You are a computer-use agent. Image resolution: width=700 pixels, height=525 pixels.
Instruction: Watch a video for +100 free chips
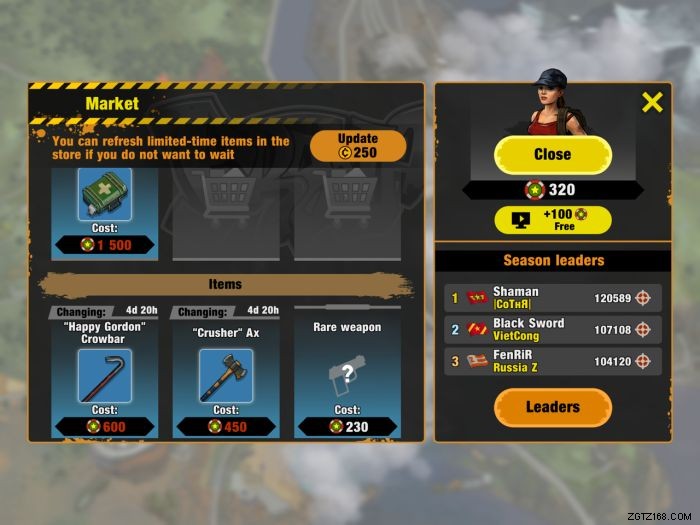(552, 220)
